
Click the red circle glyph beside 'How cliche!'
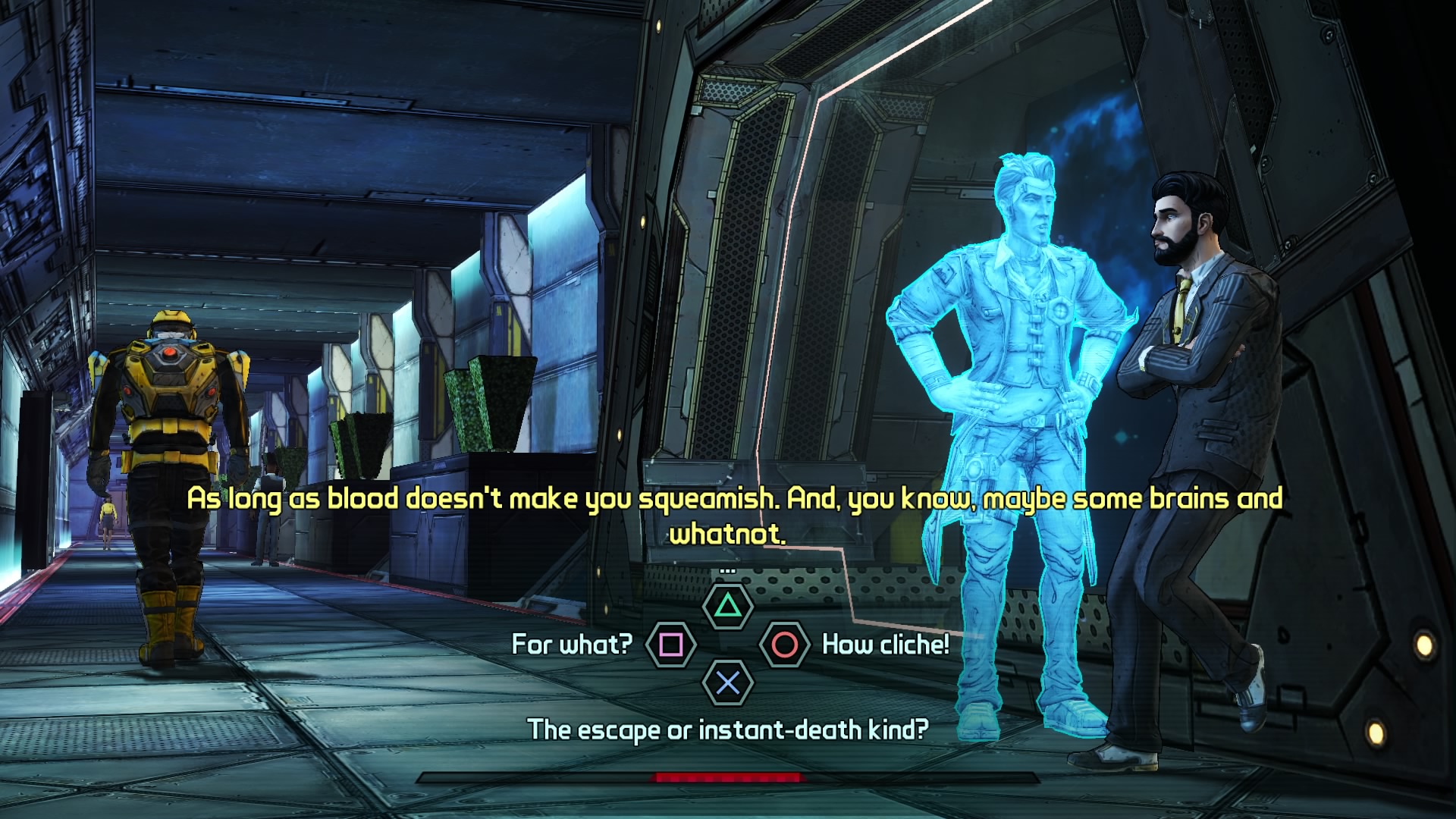click(x=786, y=645)
